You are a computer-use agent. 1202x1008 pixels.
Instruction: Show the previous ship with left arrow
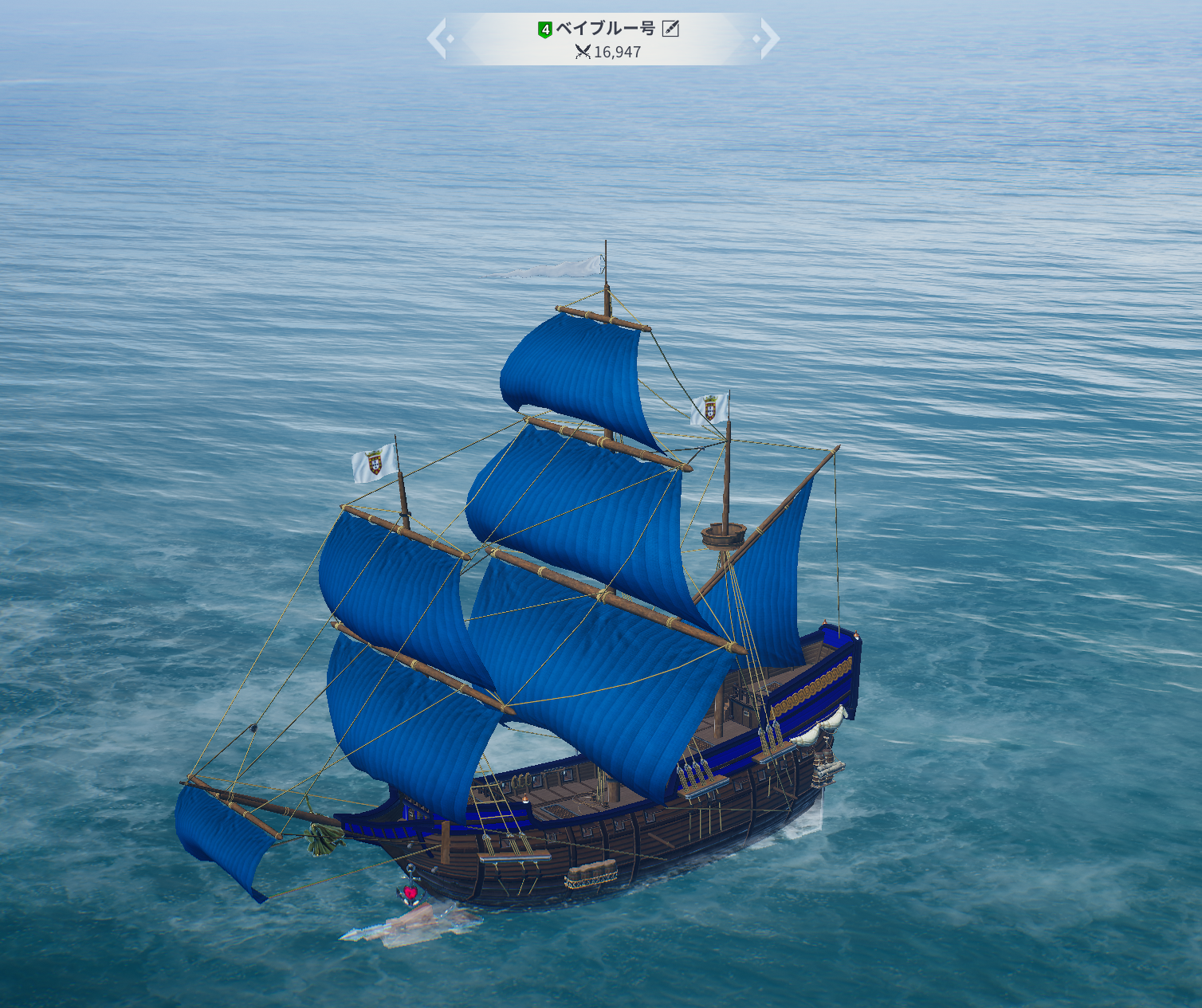coord(438,38)
